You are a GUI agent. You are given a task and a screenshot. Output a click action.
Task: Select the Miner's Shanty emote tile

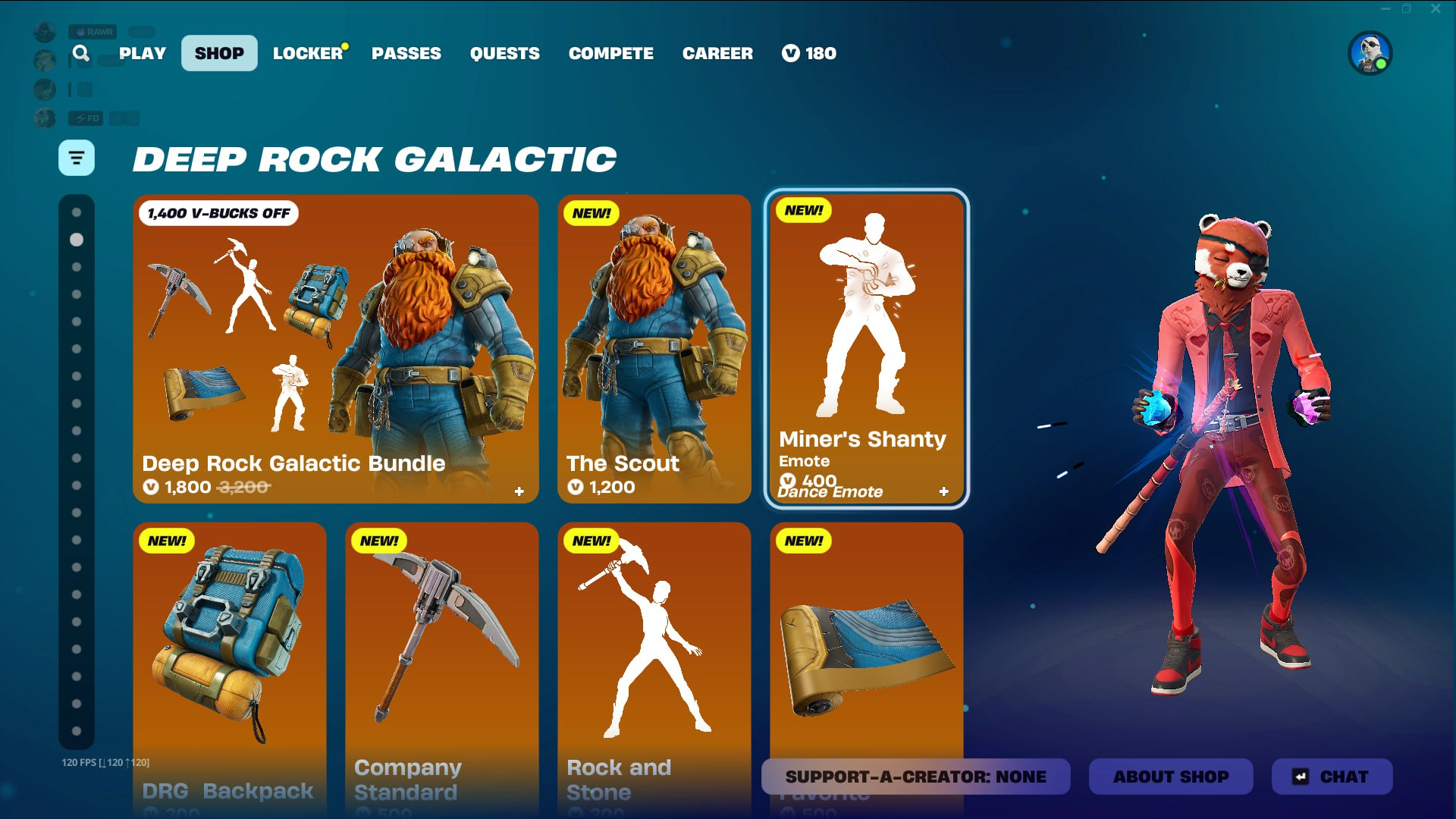coord(866,349)
